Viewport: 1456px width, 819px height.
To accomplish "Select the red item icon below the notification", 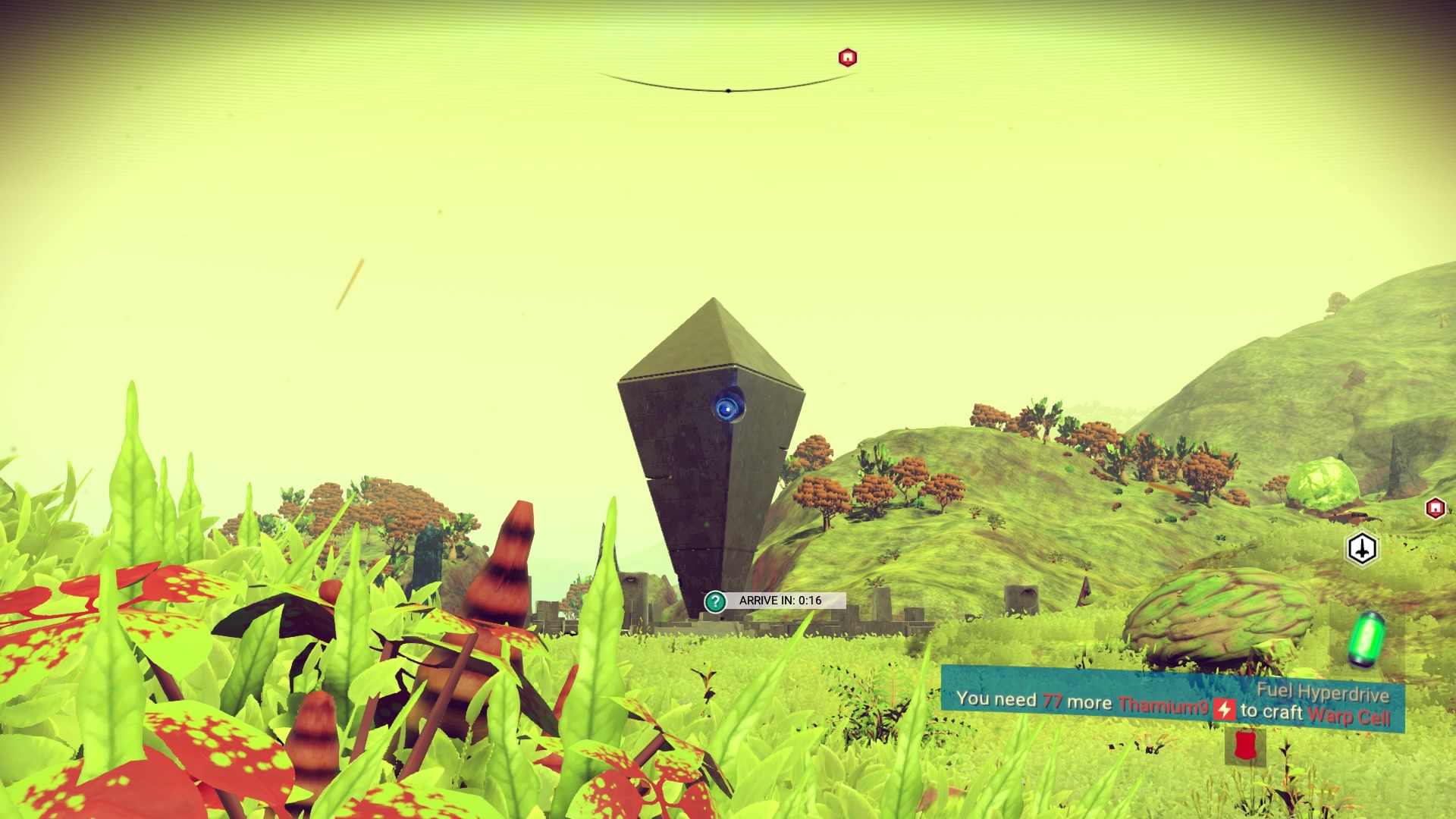I will [1244, 746].
